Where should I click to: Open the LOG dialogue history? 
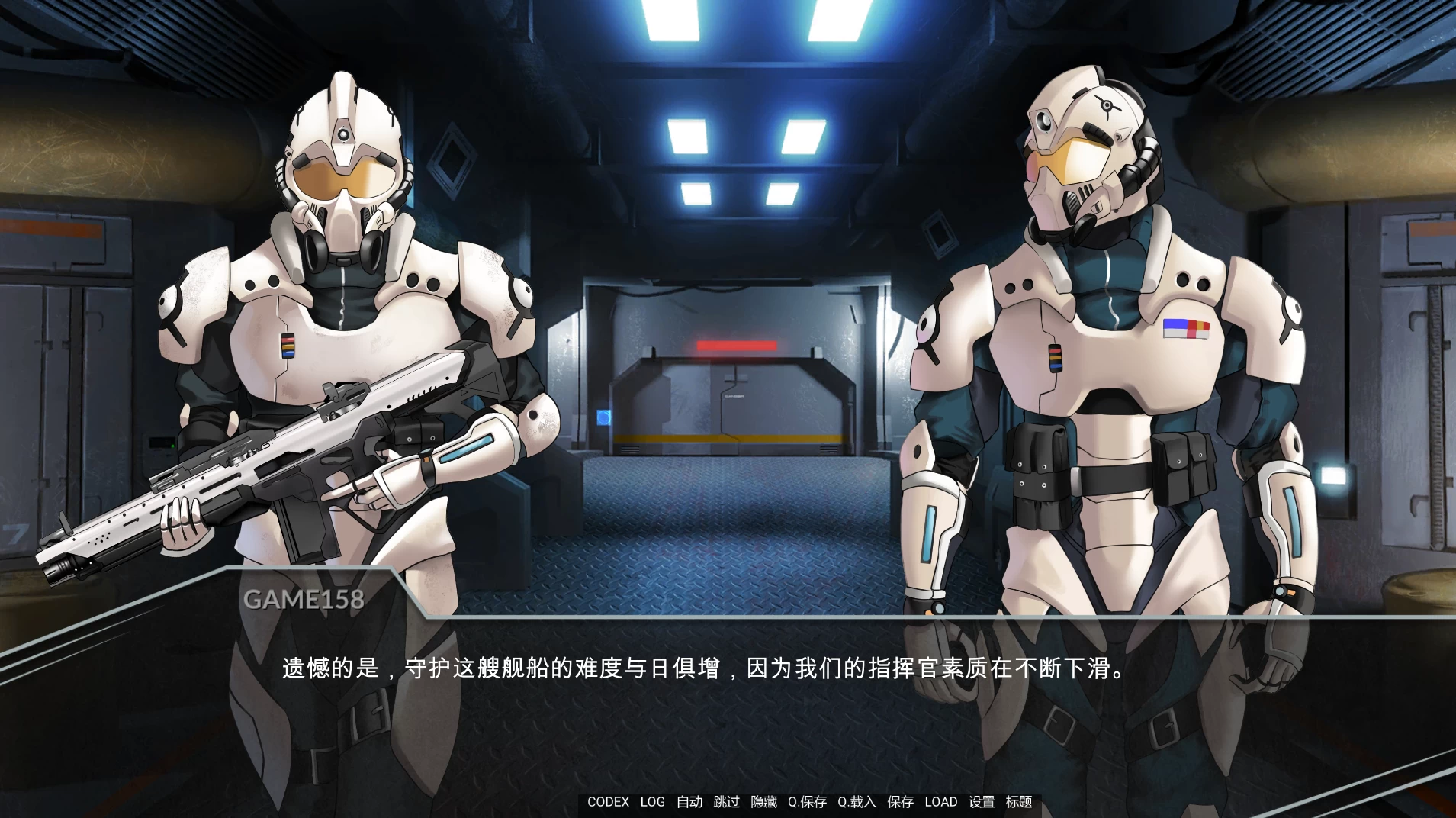(x=653, y=802)
